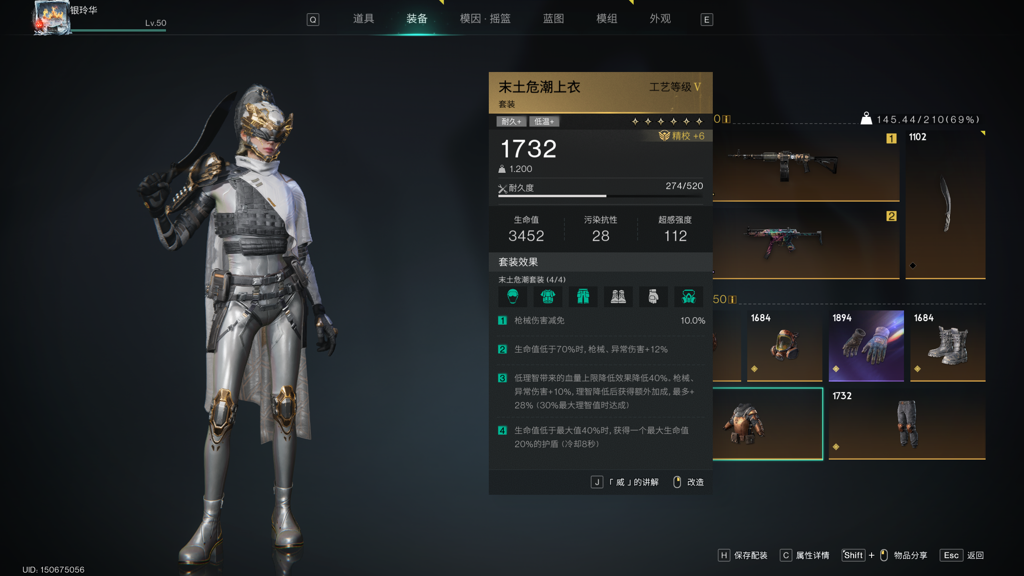Select the curved melee blade slot
The height and width of the screenshot is (576, 1024).
click(x=945, y=205)
